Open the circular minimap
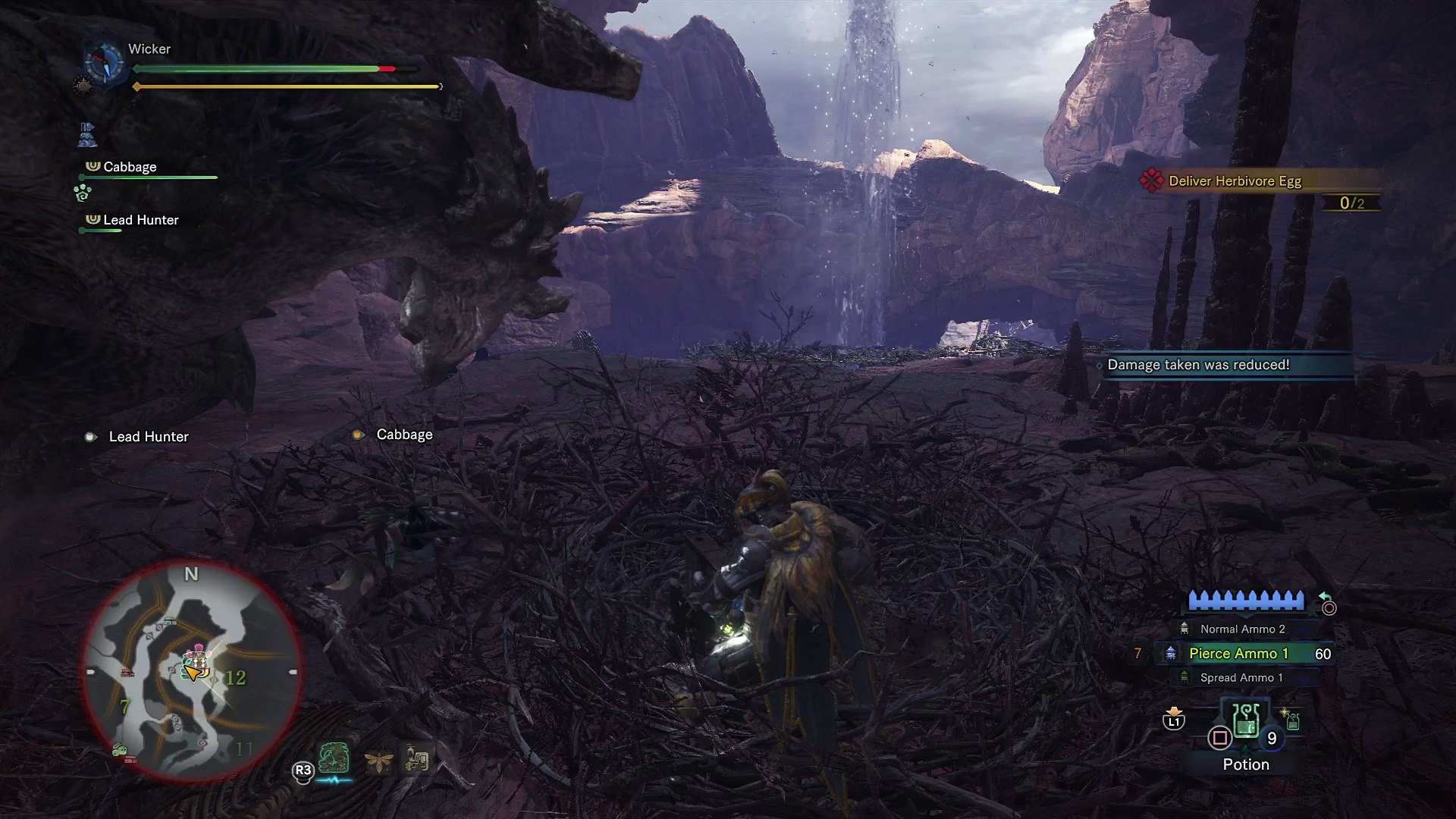This screenshot has width=1456, height=819. click(x=191, y=673)
